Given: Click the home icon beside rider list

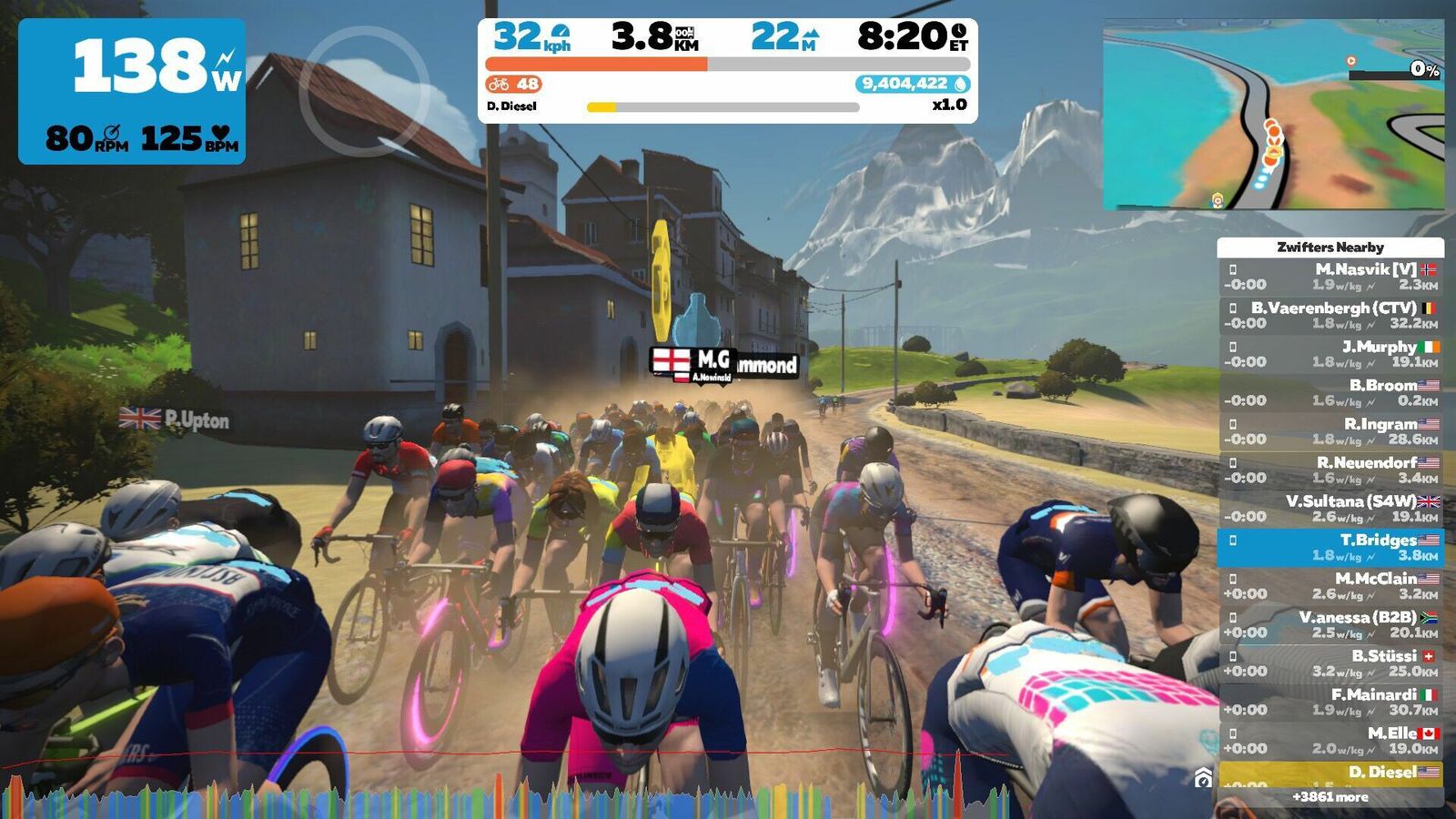Looking at the screenshot, I should point(1203,778).
